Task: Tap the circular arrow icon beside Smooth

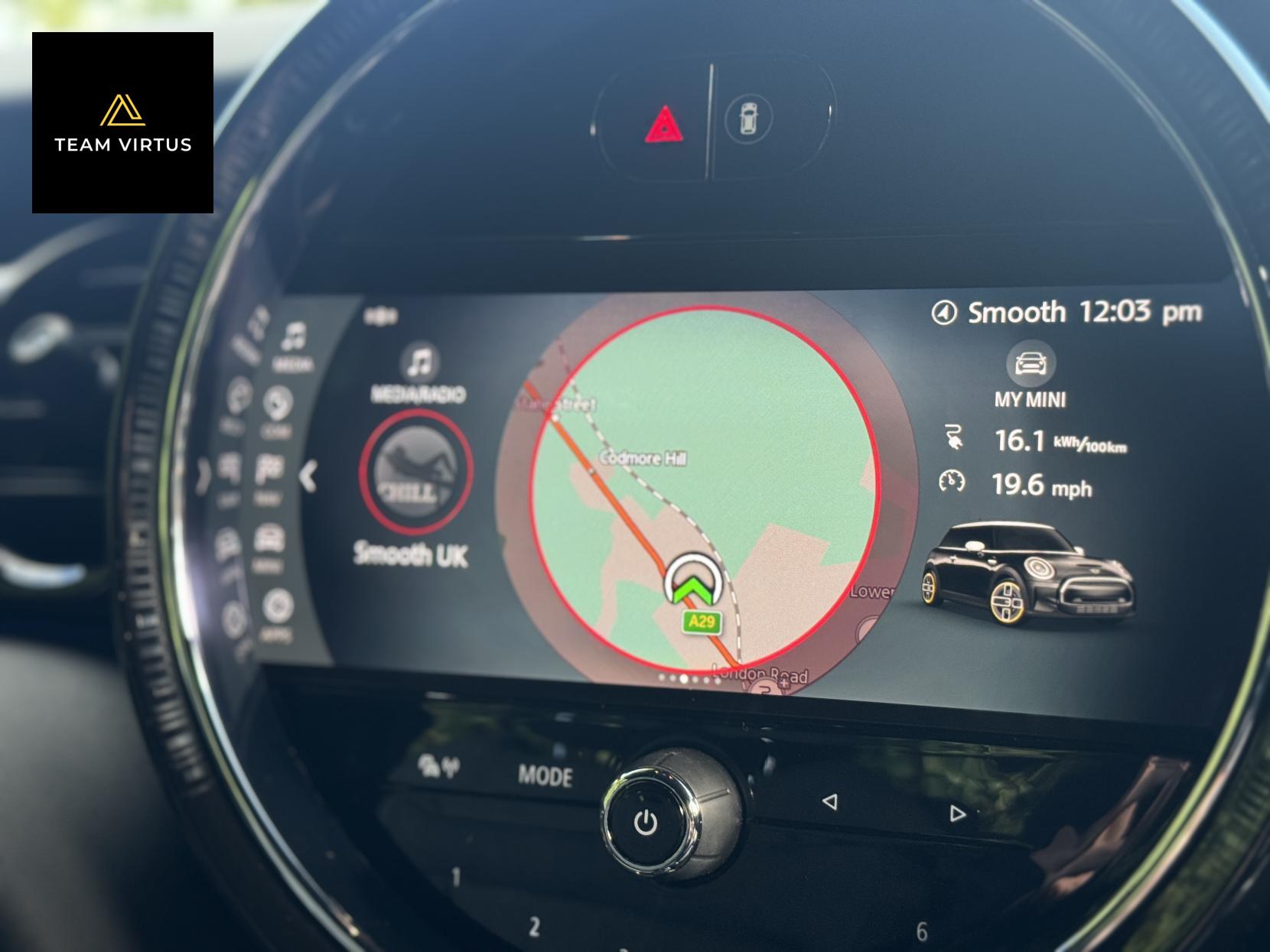Action: [946, 312]
